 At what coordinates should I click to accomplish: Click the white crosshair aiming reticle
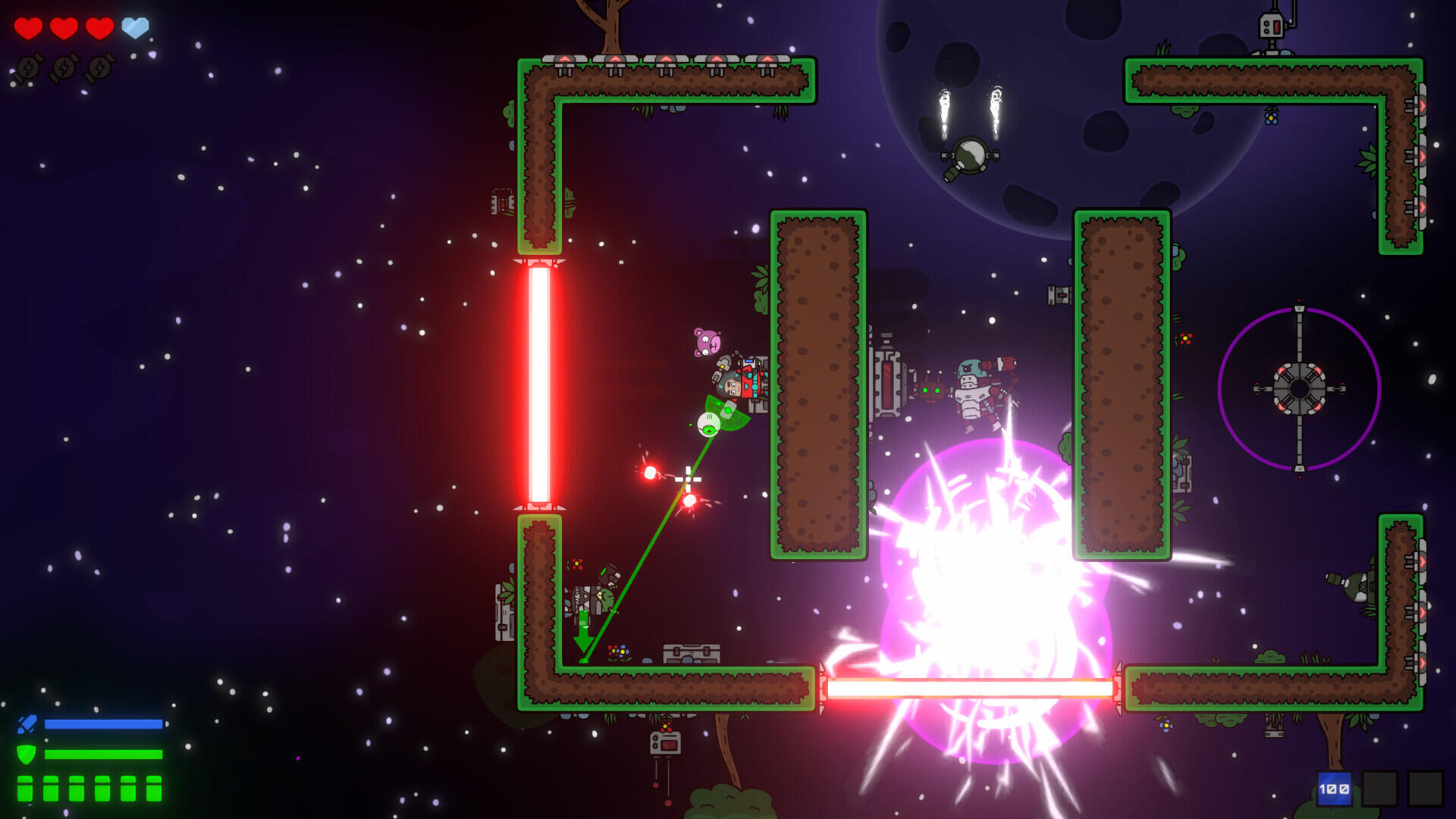(687, 479)
